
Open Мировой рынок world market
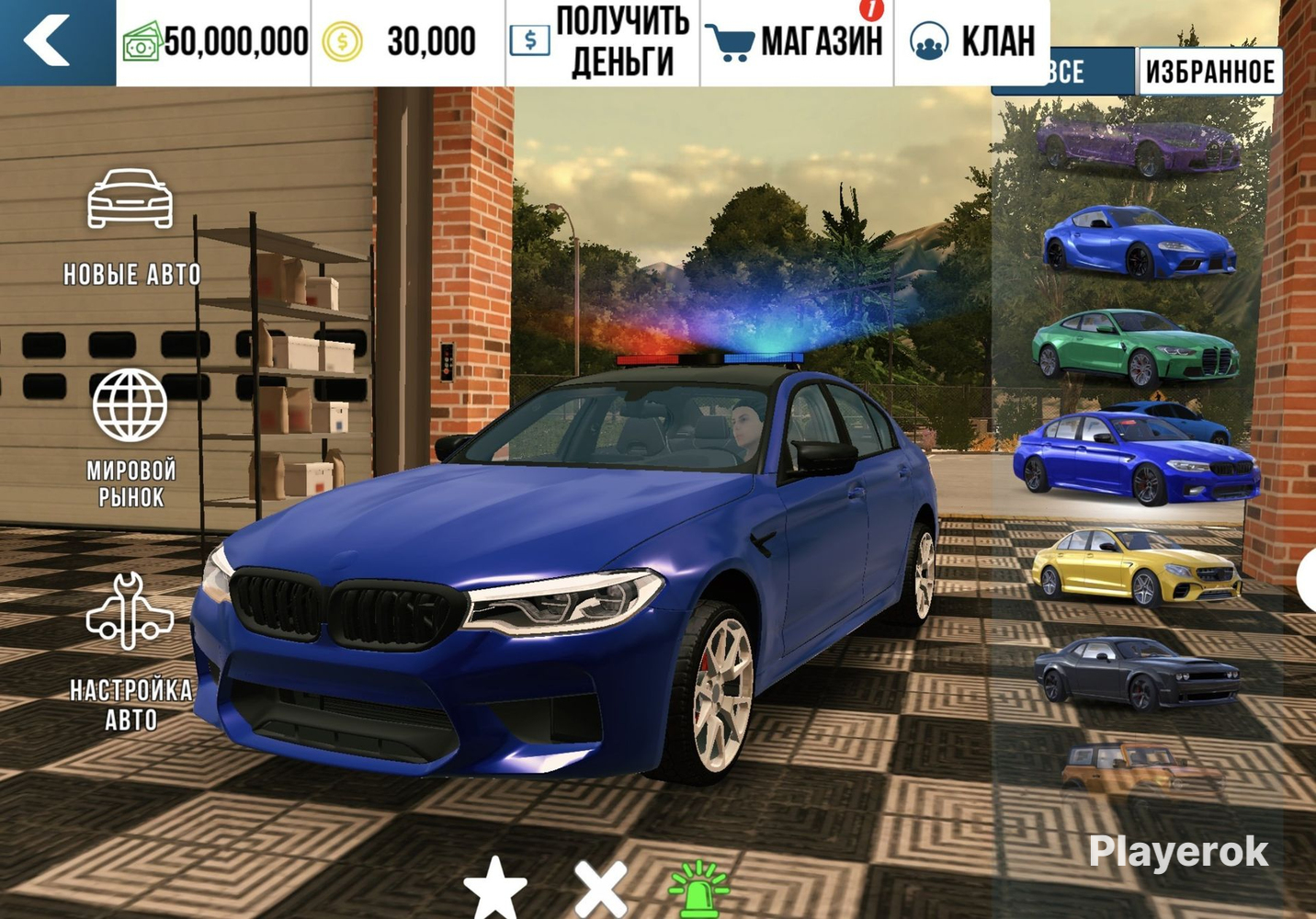[130, 437]
